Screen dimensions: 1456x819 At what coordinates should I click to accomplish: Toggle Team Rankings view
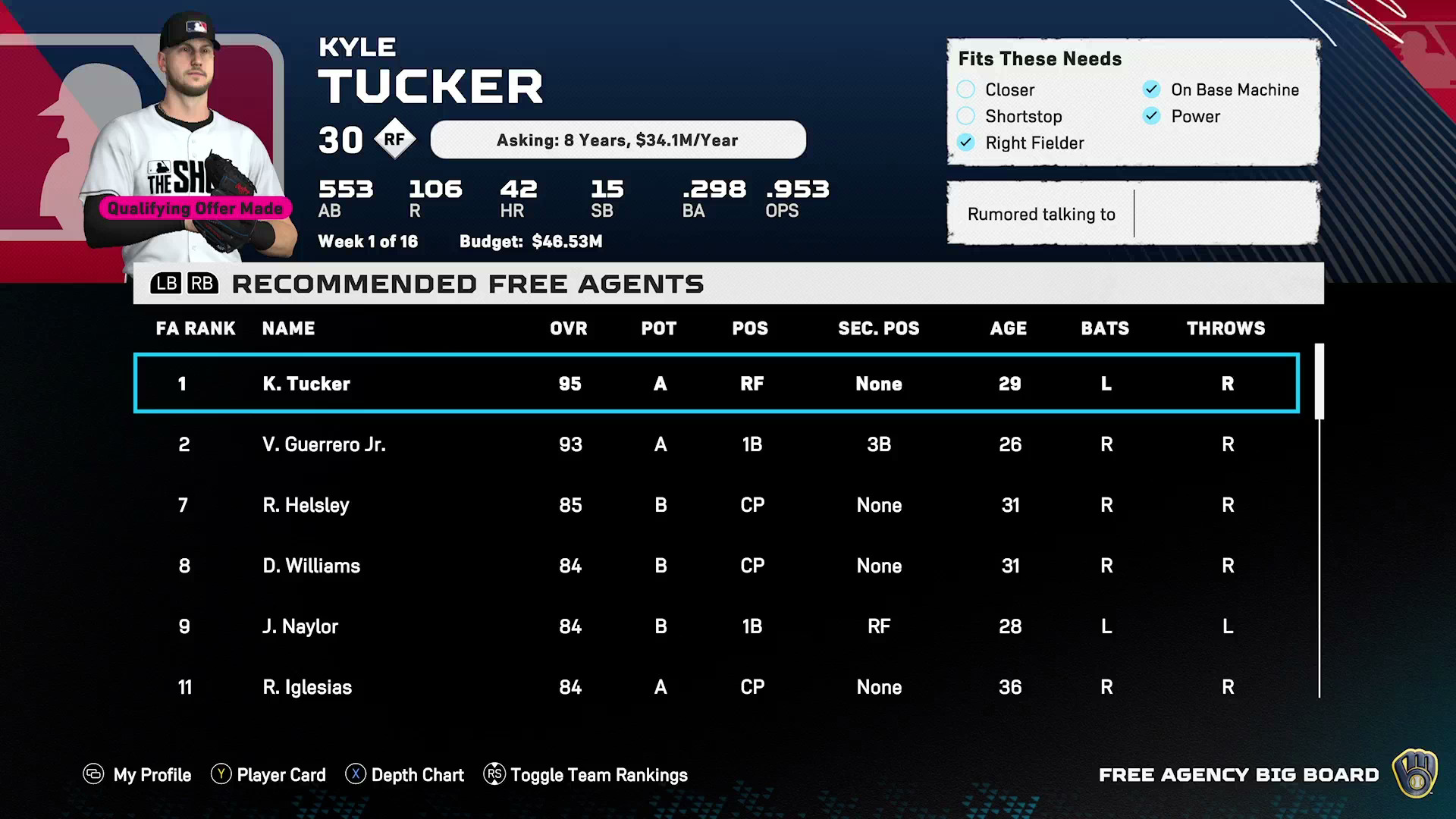pyautogui.click(x=585, y=775)
